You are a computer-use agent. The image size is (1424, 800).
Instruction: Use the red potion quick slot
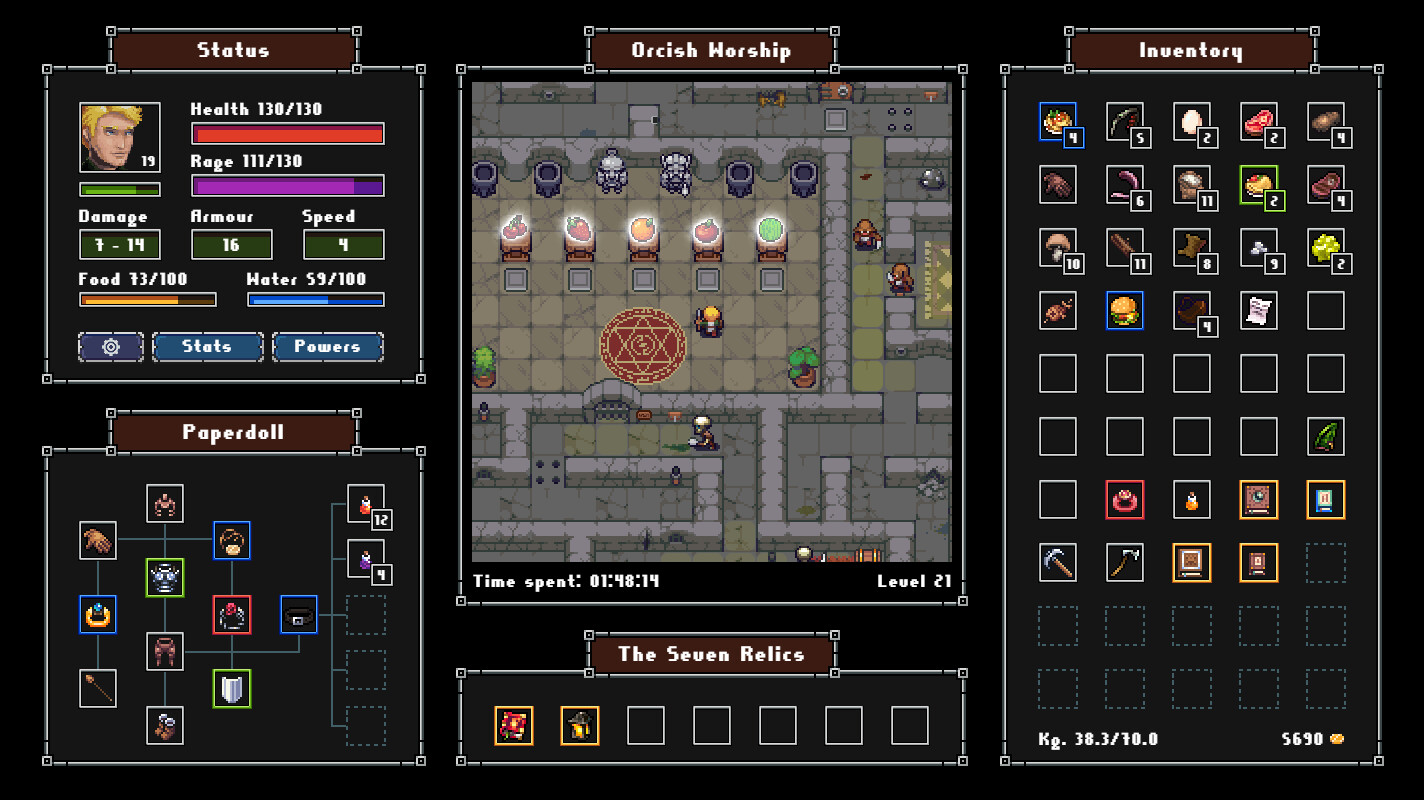(x=365, y=504)
